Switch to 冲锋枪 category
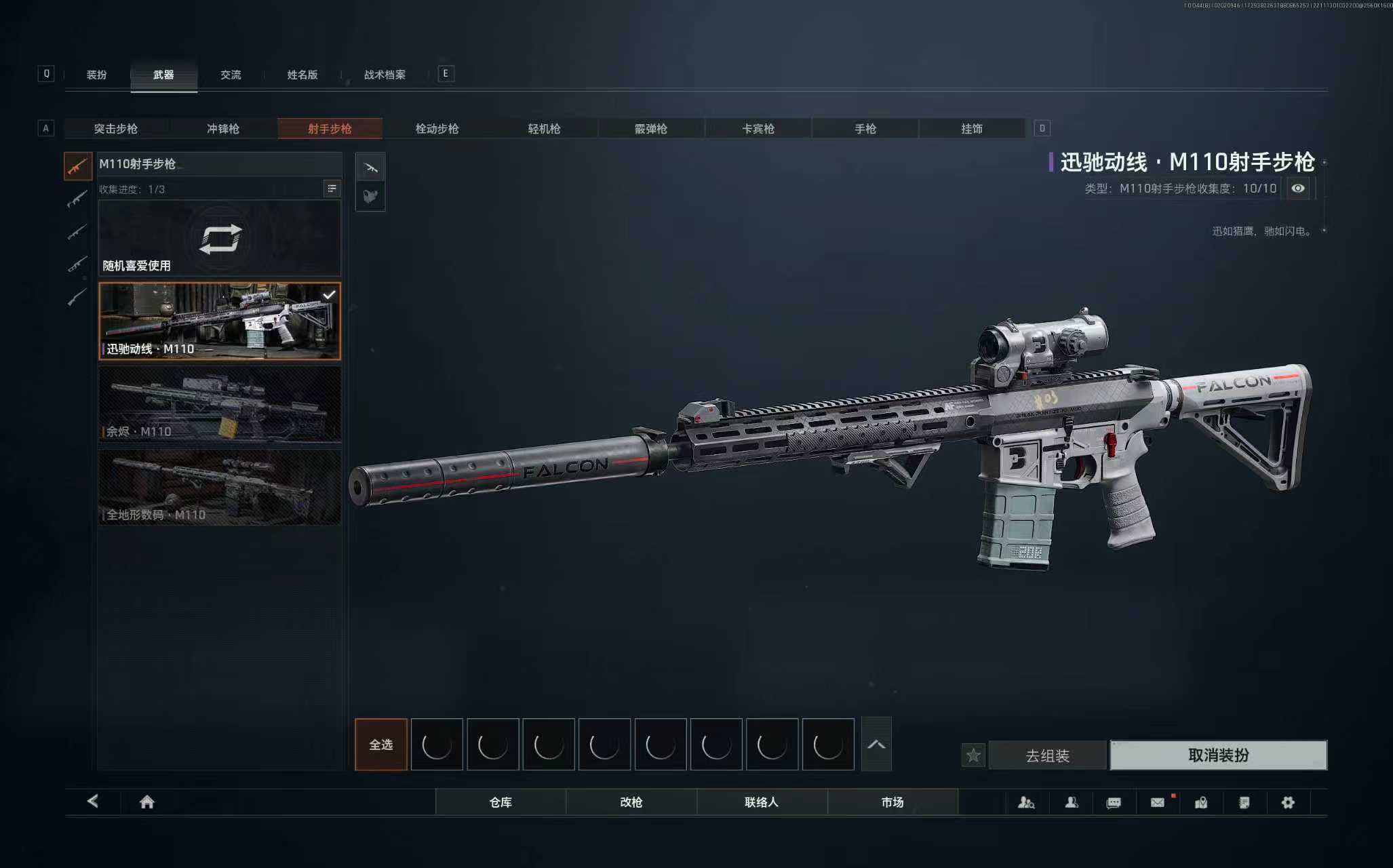This screenshot has width=1393, height=868. tap(223, 129)
